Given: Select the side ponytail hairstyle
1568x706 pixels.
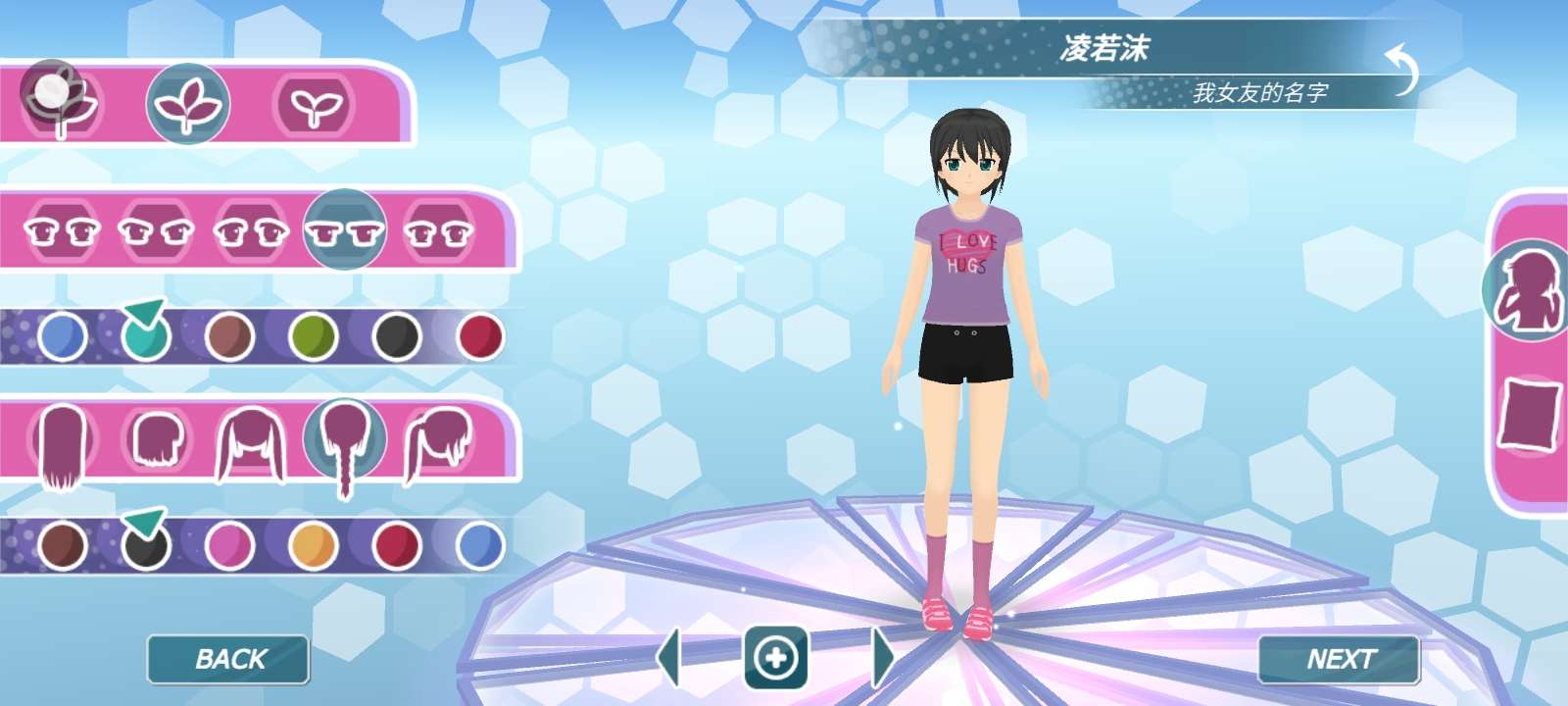Looking at the screenshot, I should click(440, 442).
